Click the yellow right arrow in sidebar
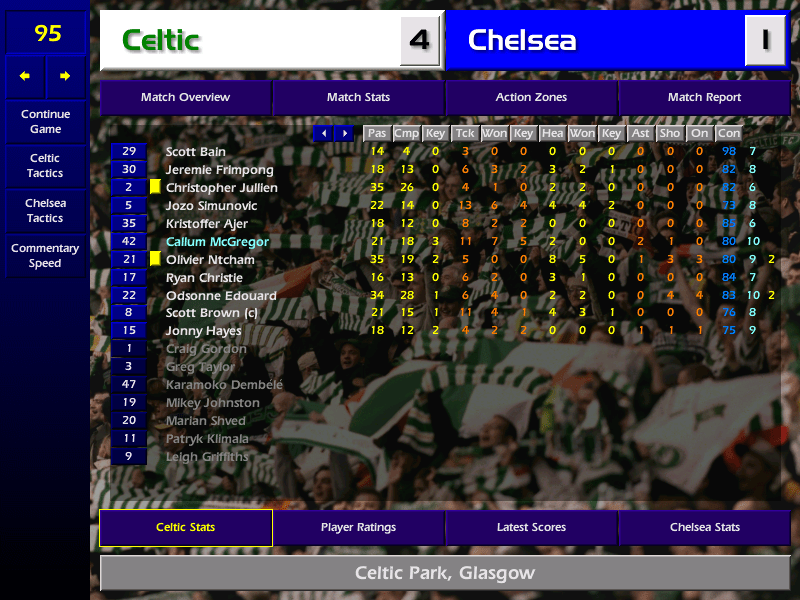Screen dimensions: 800x600 66,76
